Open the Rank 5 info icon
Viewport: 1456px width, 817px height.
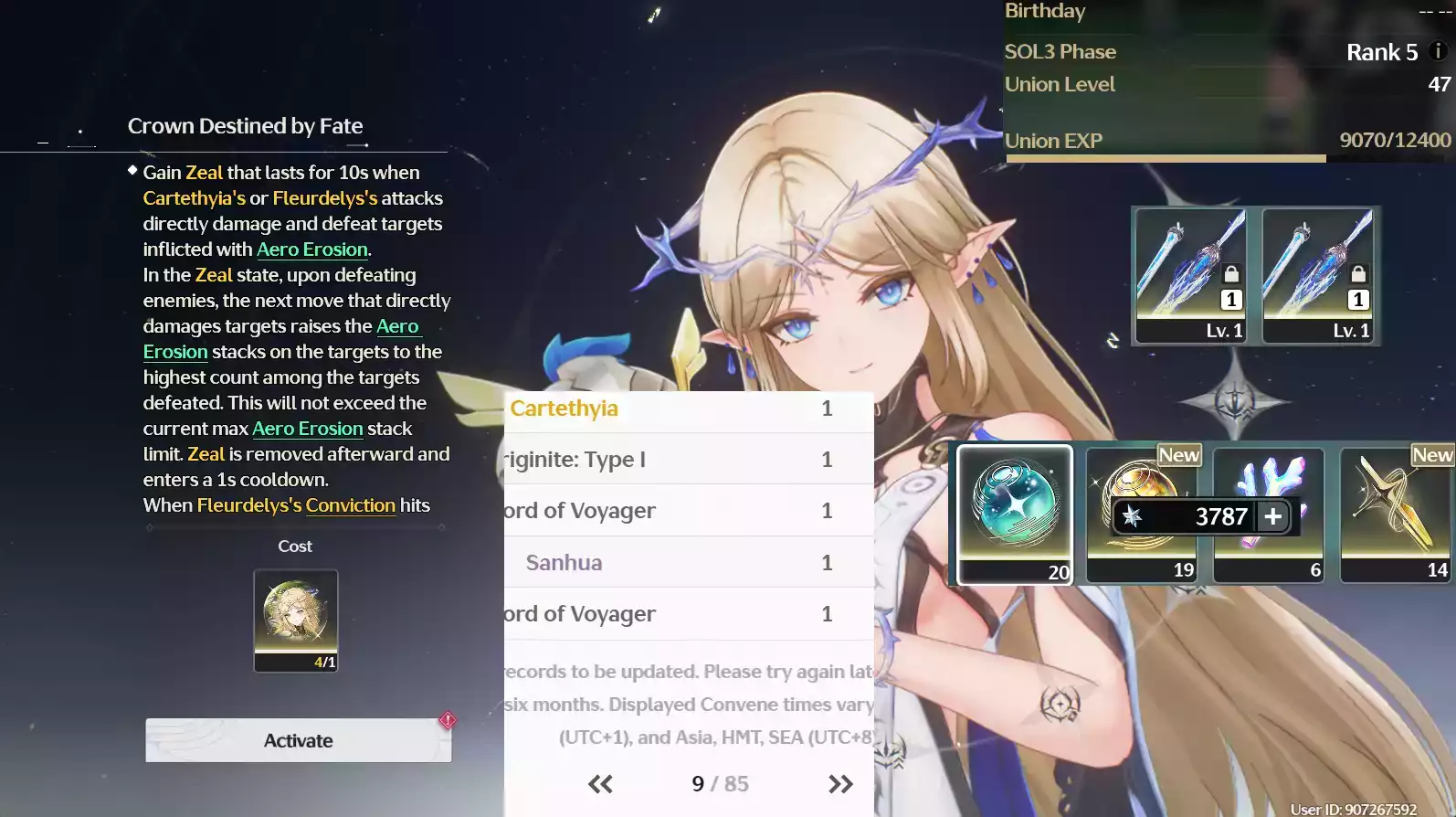click(1438, 51)
